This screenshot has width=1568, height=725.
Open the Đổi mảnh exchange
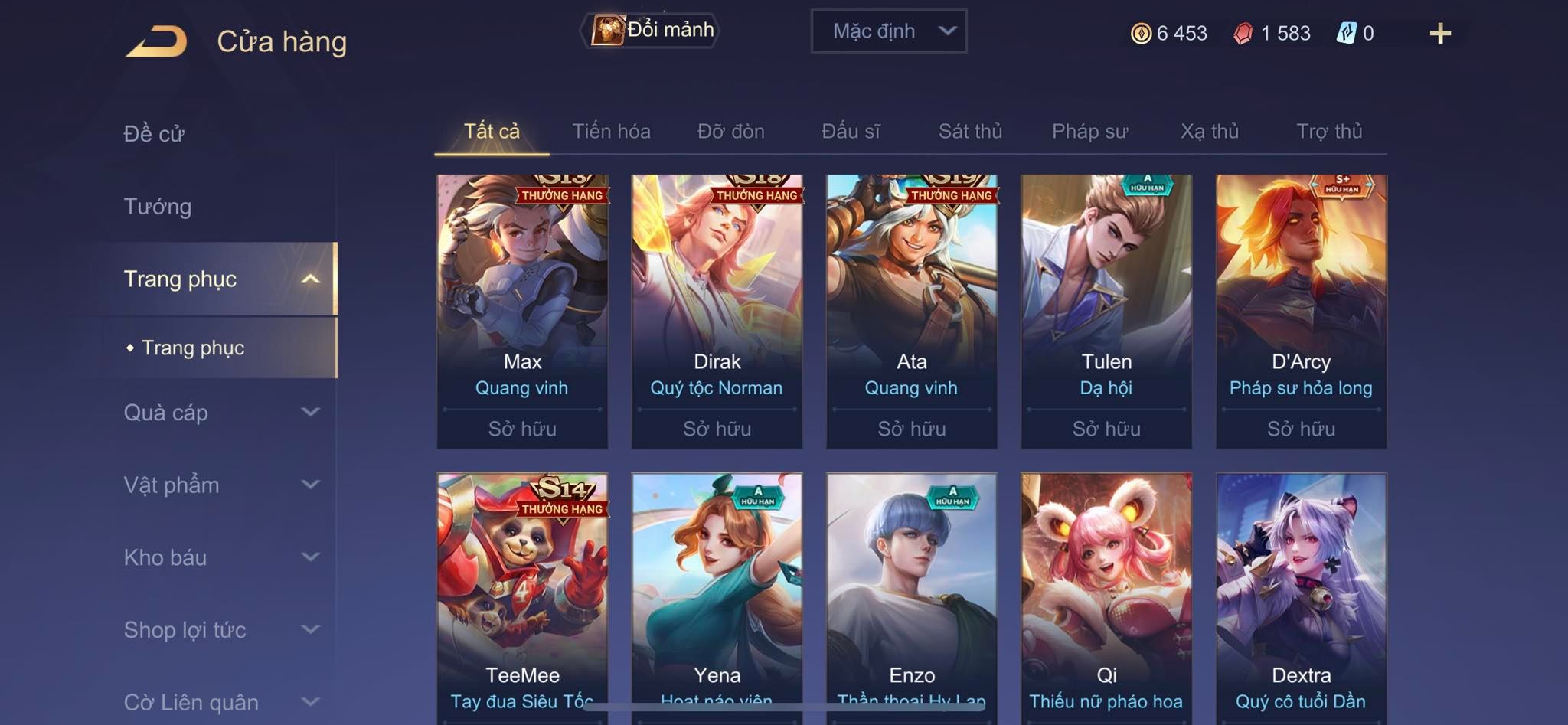pyautogui.click(x=652, y=31)
